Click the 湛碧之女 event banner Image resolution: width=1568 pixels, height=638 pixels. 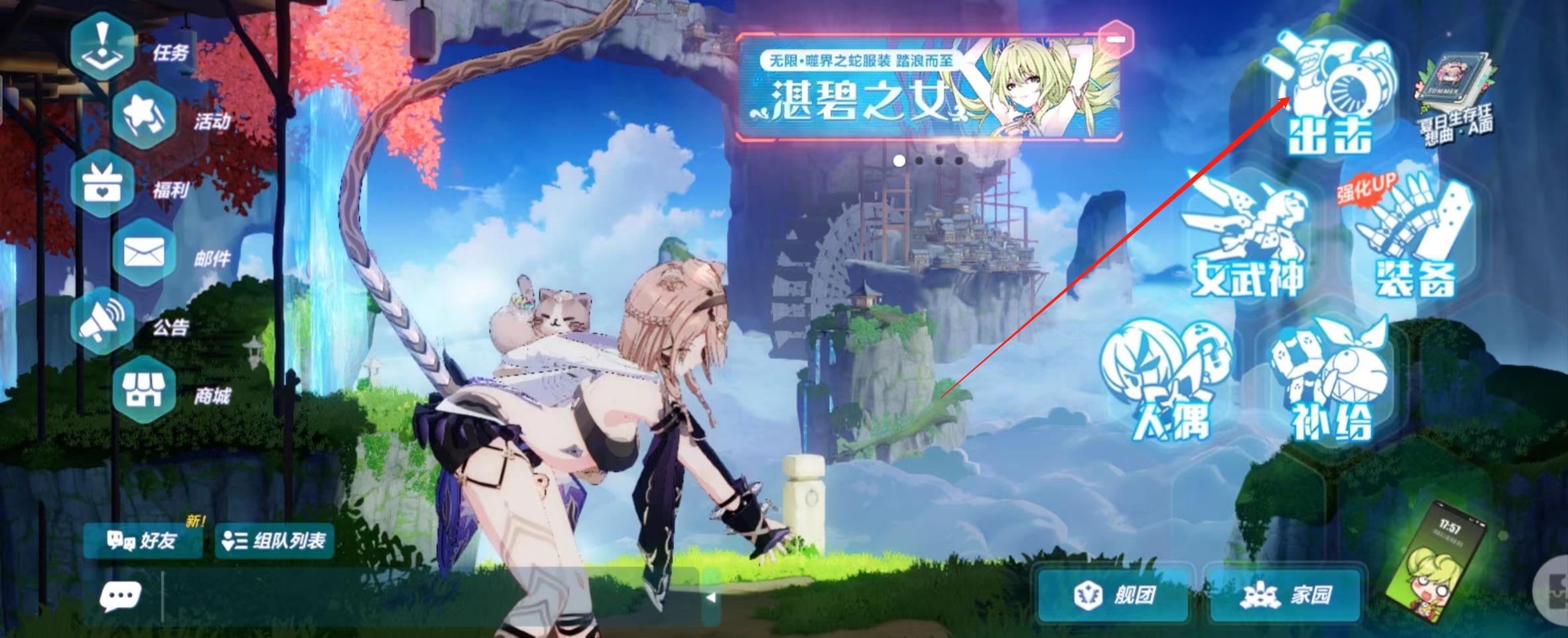(929, 88)
